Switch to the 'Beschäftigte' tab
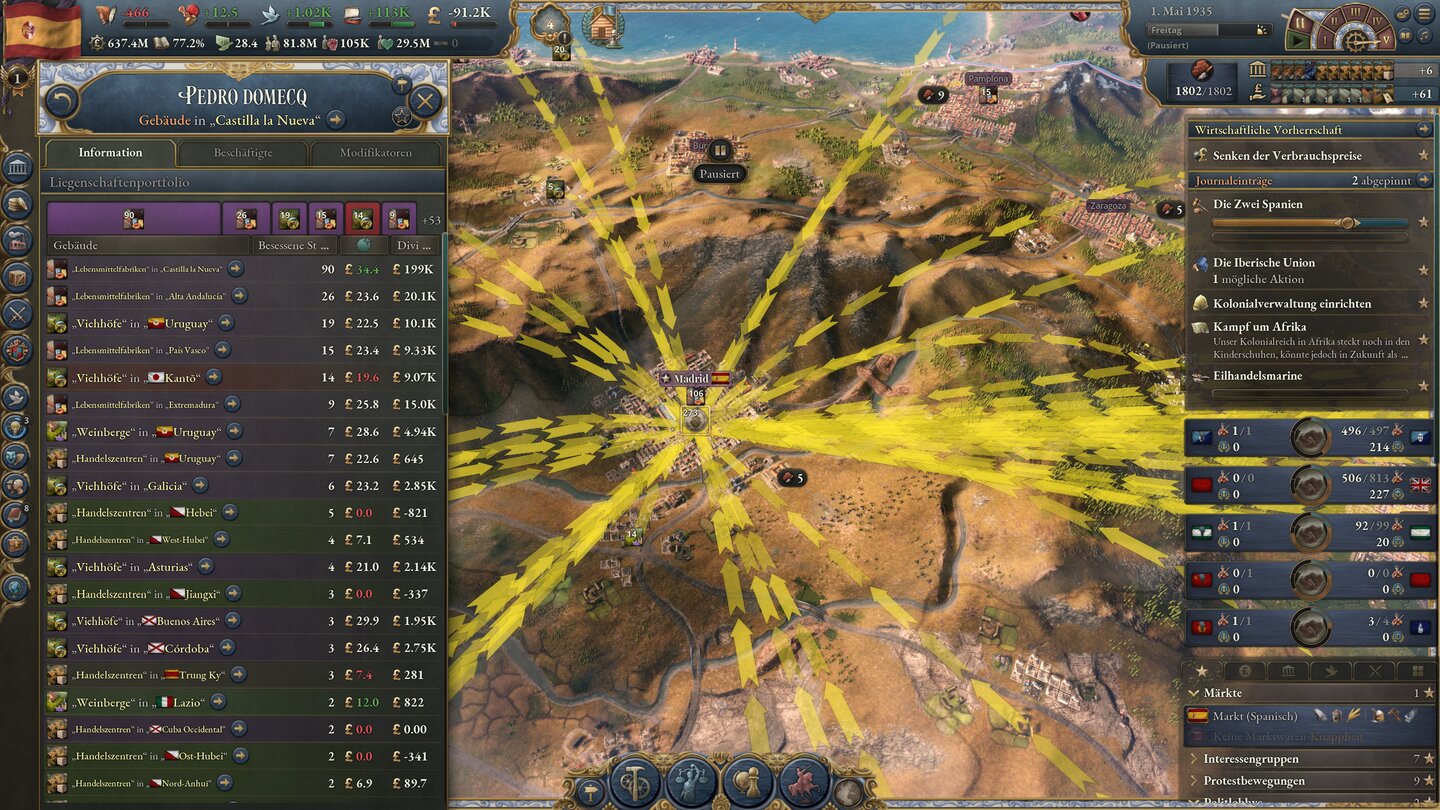1440x810 pixels. [243, 152]
